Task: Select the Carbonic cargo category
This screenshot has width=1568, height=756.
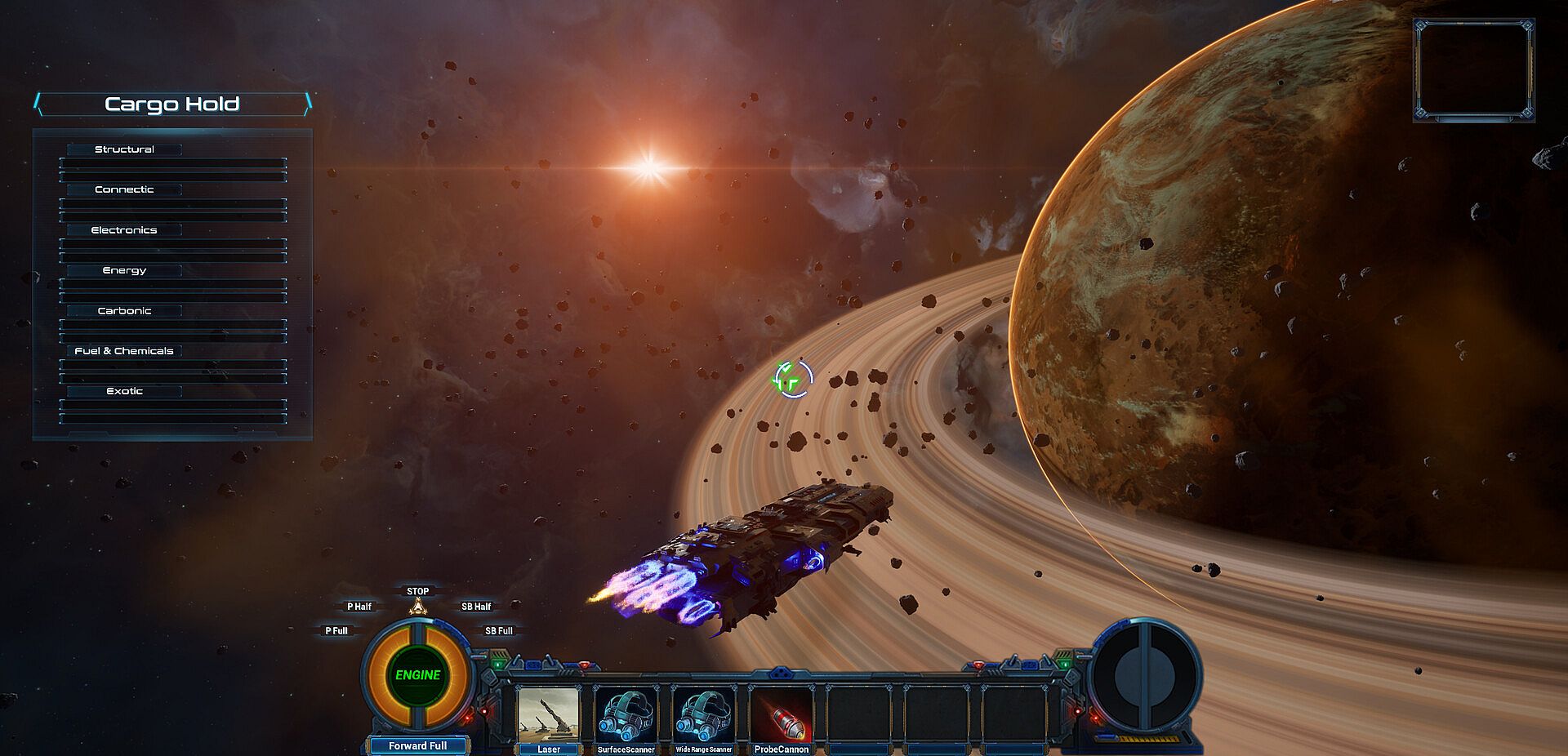Action: 124,311
